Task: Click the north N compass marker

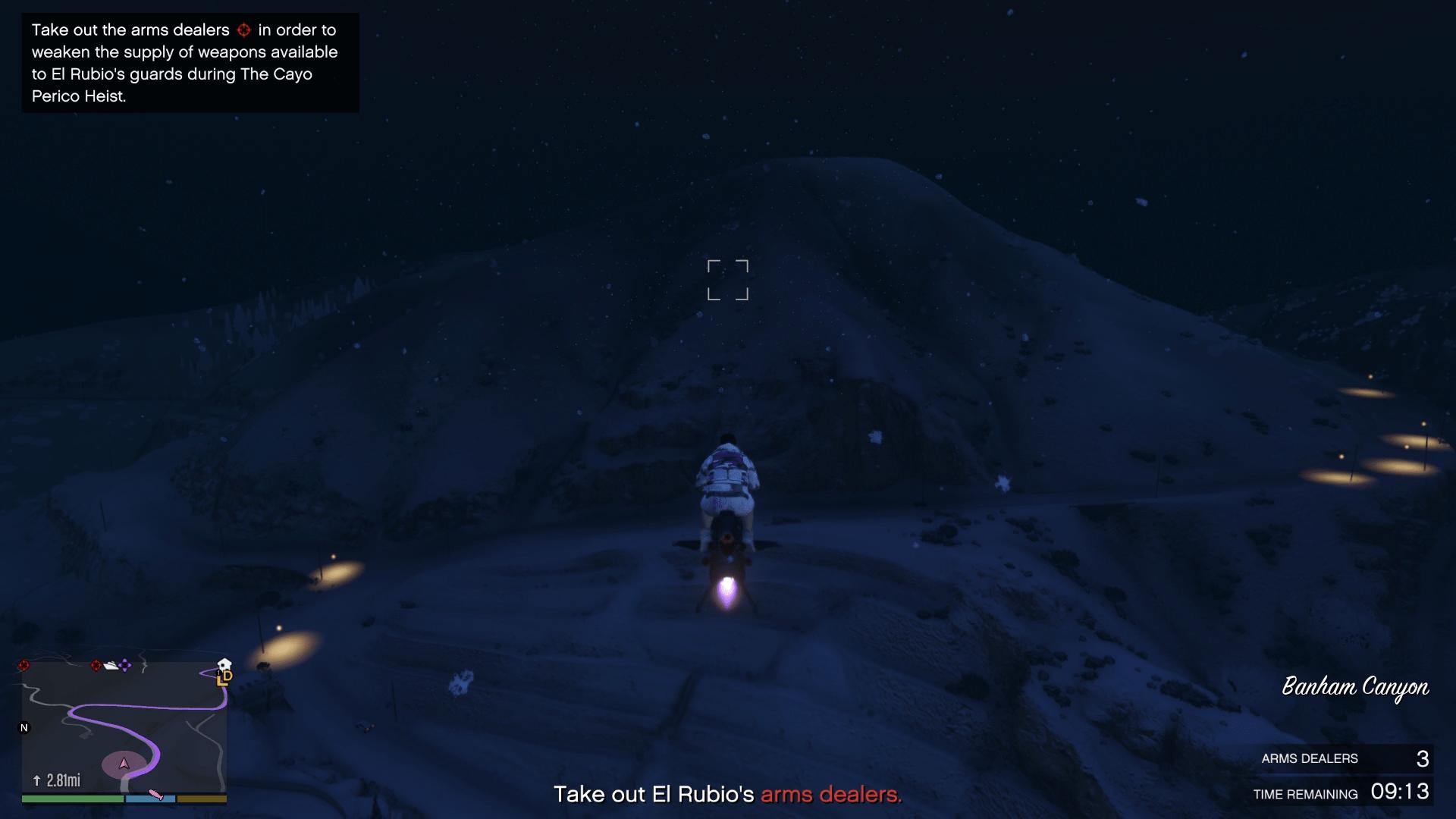Action: tap(24, 728)
